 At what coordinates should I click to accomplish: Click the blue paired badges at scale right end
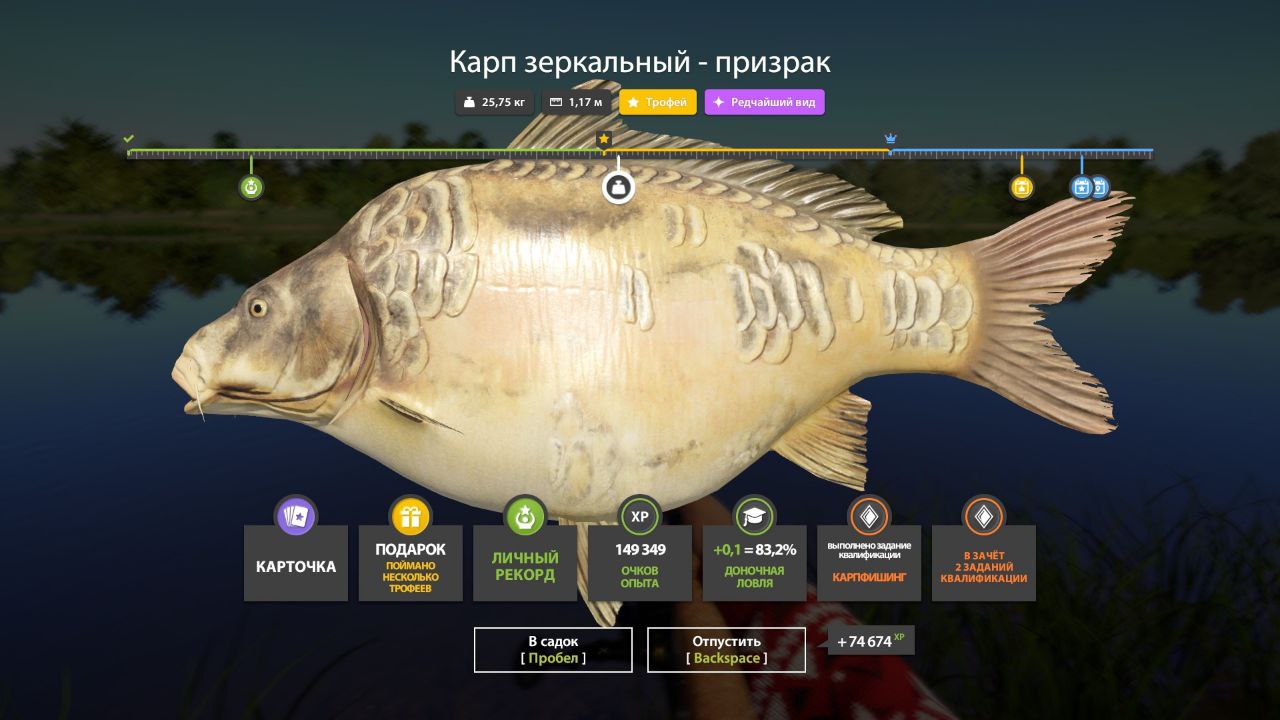click(1087, 186)
